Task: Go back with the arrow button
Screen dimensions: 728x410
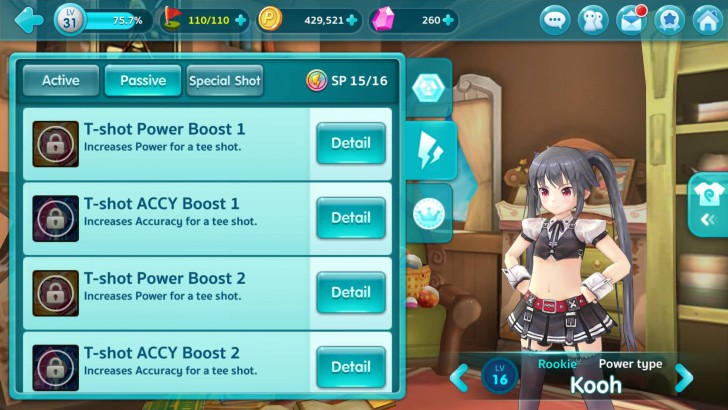Action: (x=28, y=19)
